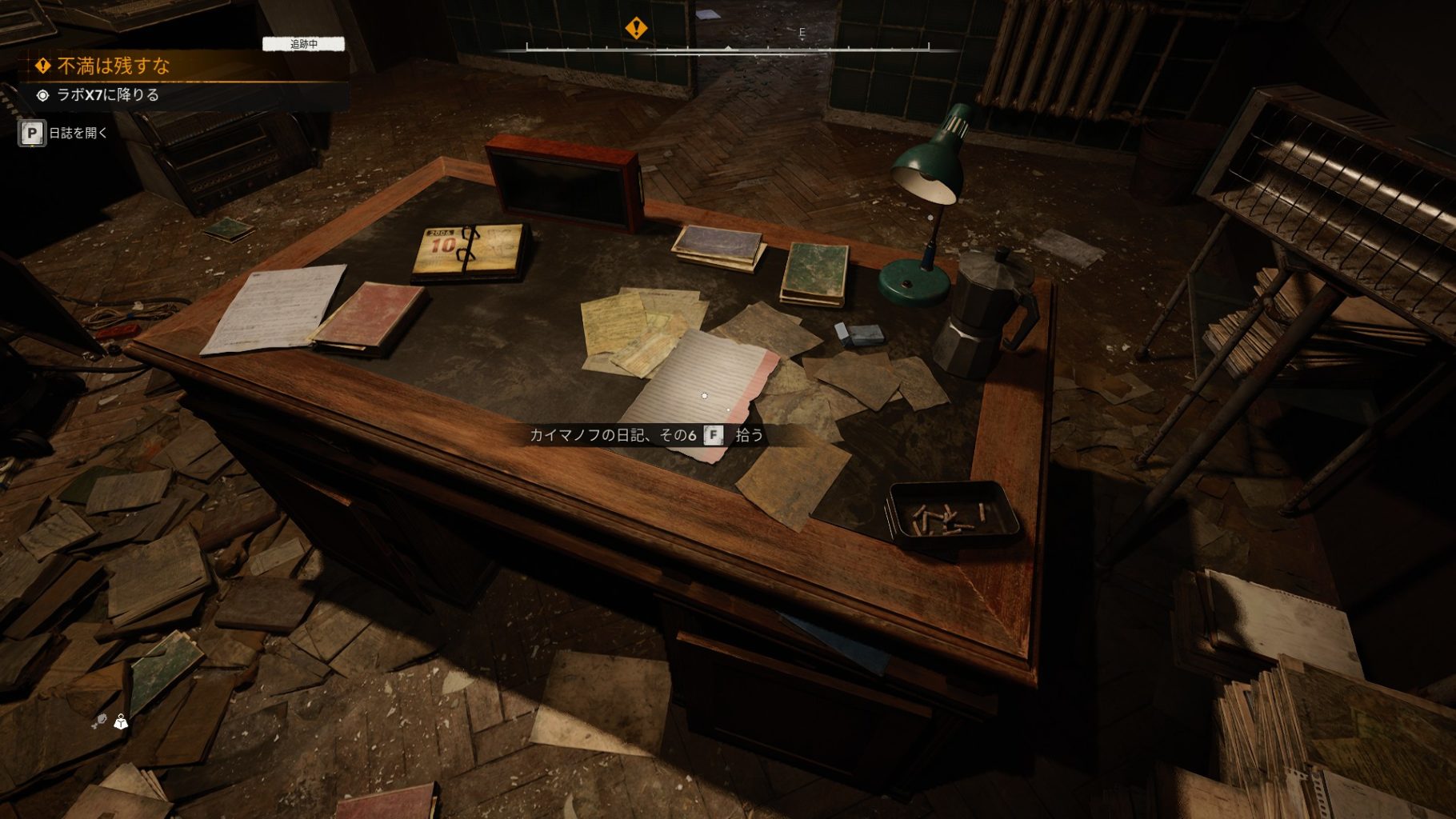Screen dimensions: 1456x819
Task: Click the hunger meat-leg status icon
Action: [99, 722]
